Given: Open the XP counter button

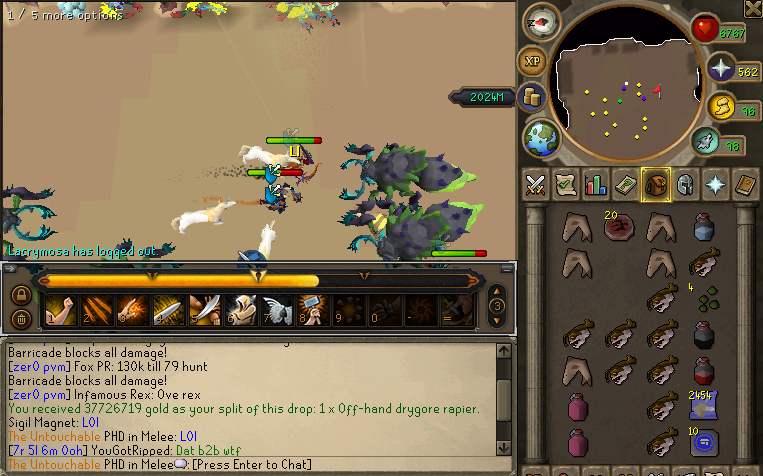Looking at the screenshot, I should (532, 62).
